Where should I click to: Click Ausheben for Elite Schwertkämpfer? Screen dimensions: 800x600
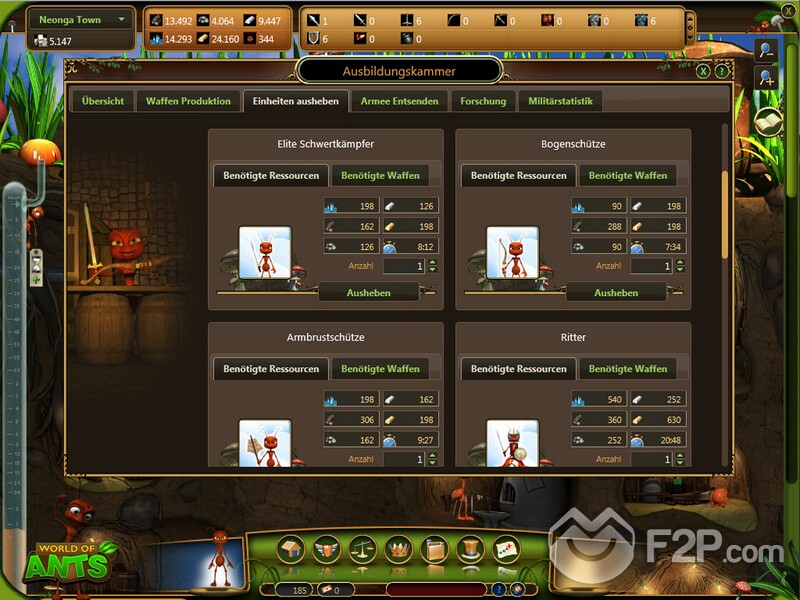pyautogui.click(x=368, y=293)
